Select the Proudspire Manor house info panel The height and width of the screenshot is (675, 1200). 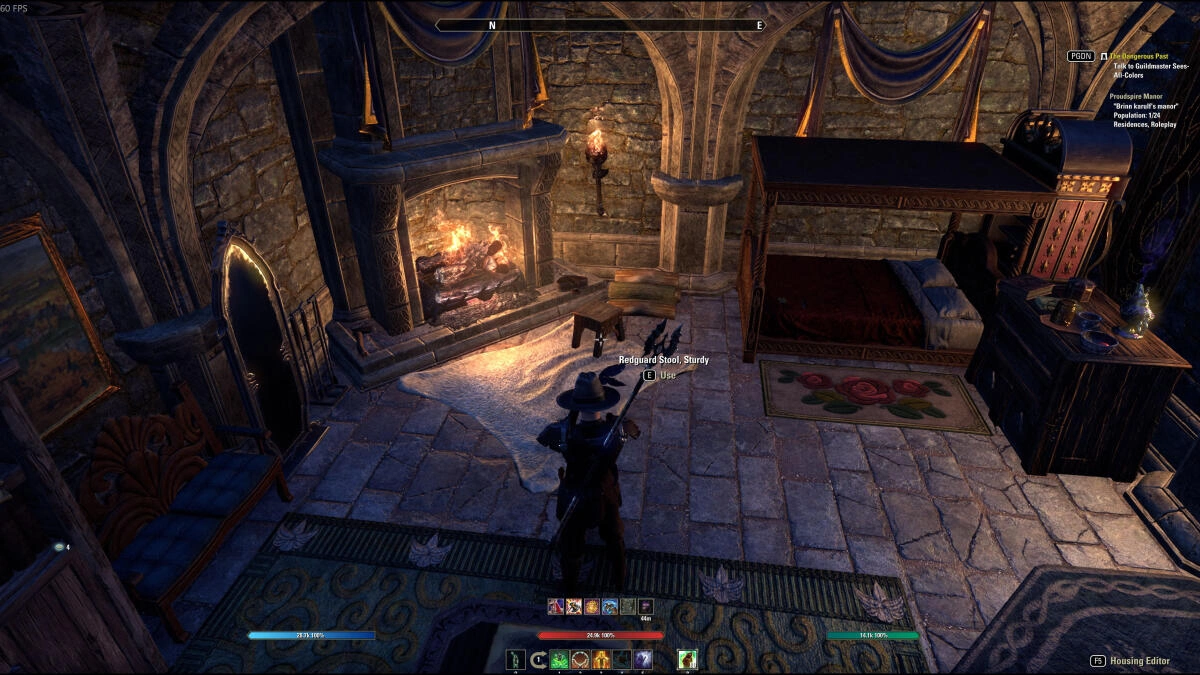click(x=1147, y=110)
